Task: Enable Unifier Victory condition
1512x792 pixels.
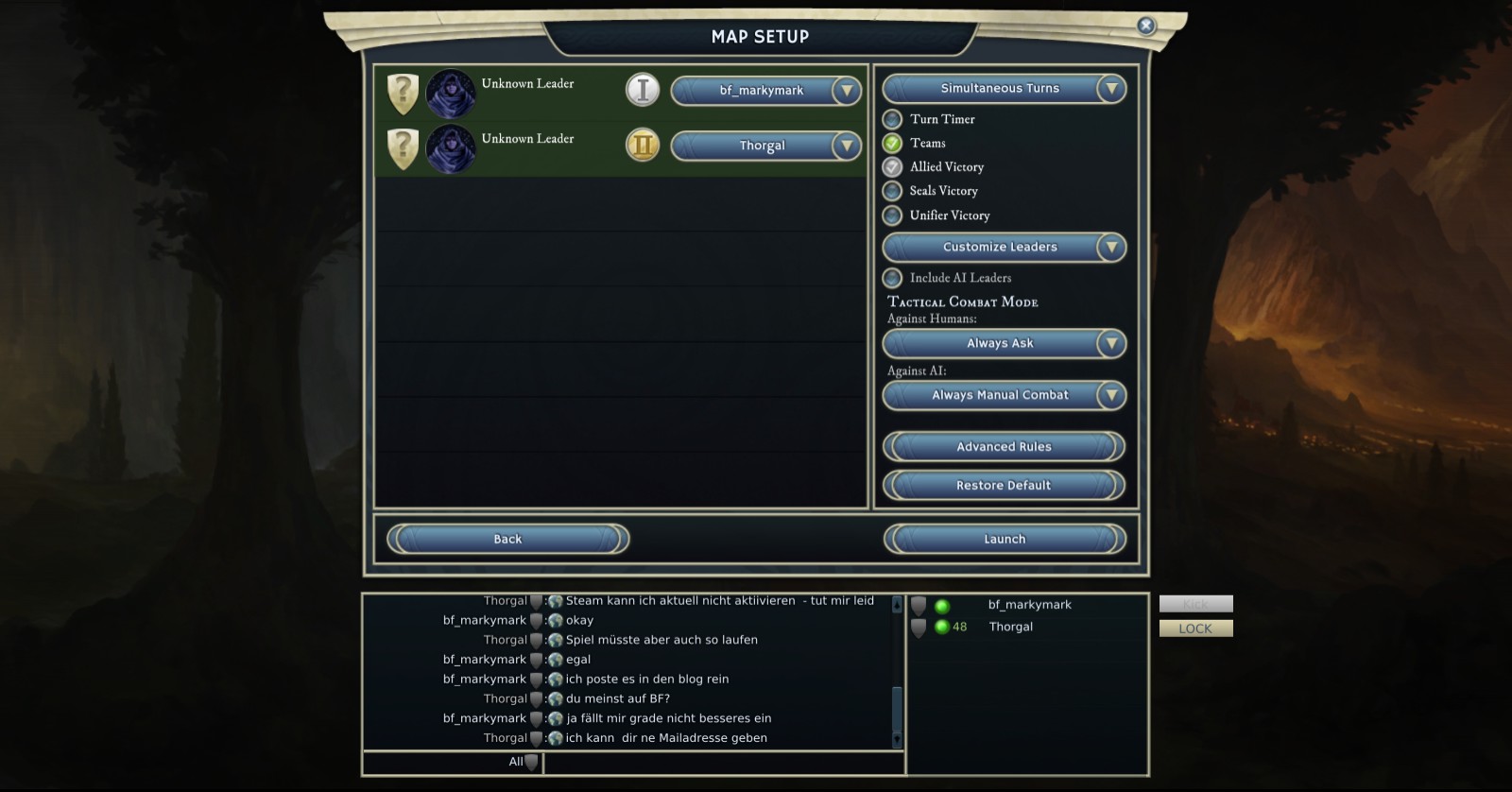Action: 892,215
